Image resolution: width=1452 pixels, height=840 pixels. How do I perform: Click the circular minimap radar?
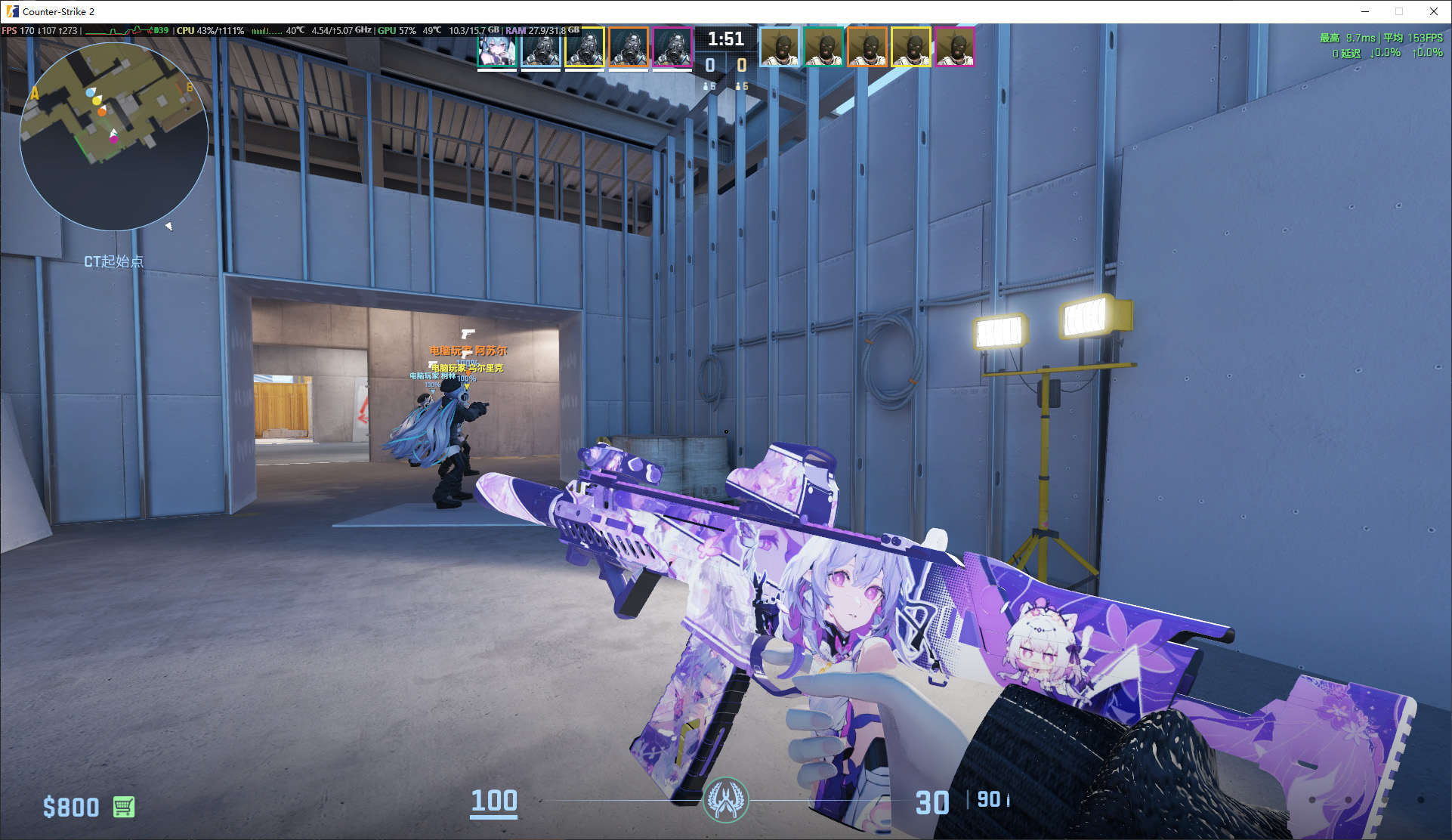[114, 137]
